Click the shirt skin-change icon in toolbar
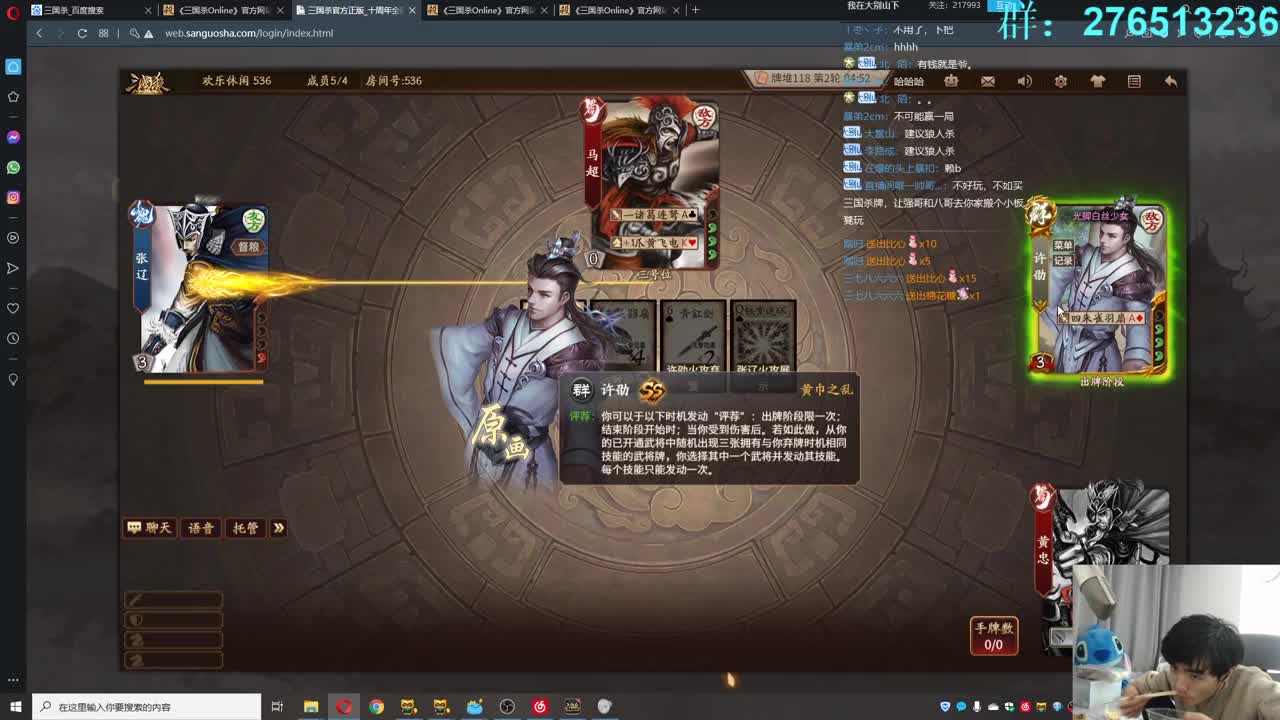This screenshot has height=720, width=1280. (1097, 81)
